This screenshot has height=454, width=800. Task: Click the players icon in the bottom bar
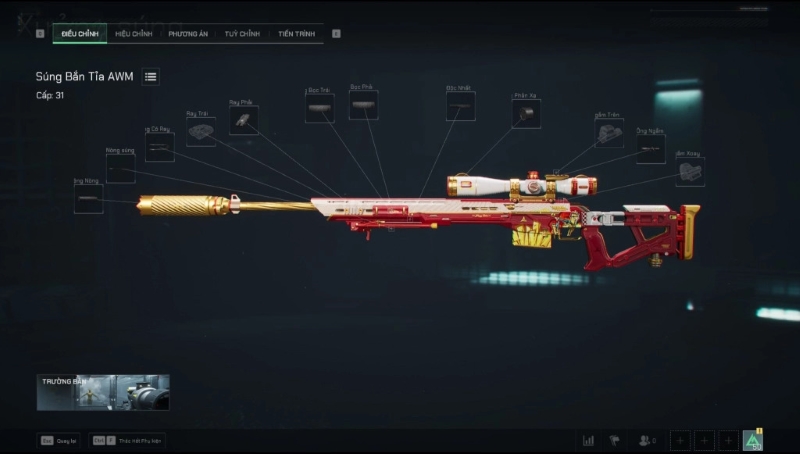coord(648,440)
